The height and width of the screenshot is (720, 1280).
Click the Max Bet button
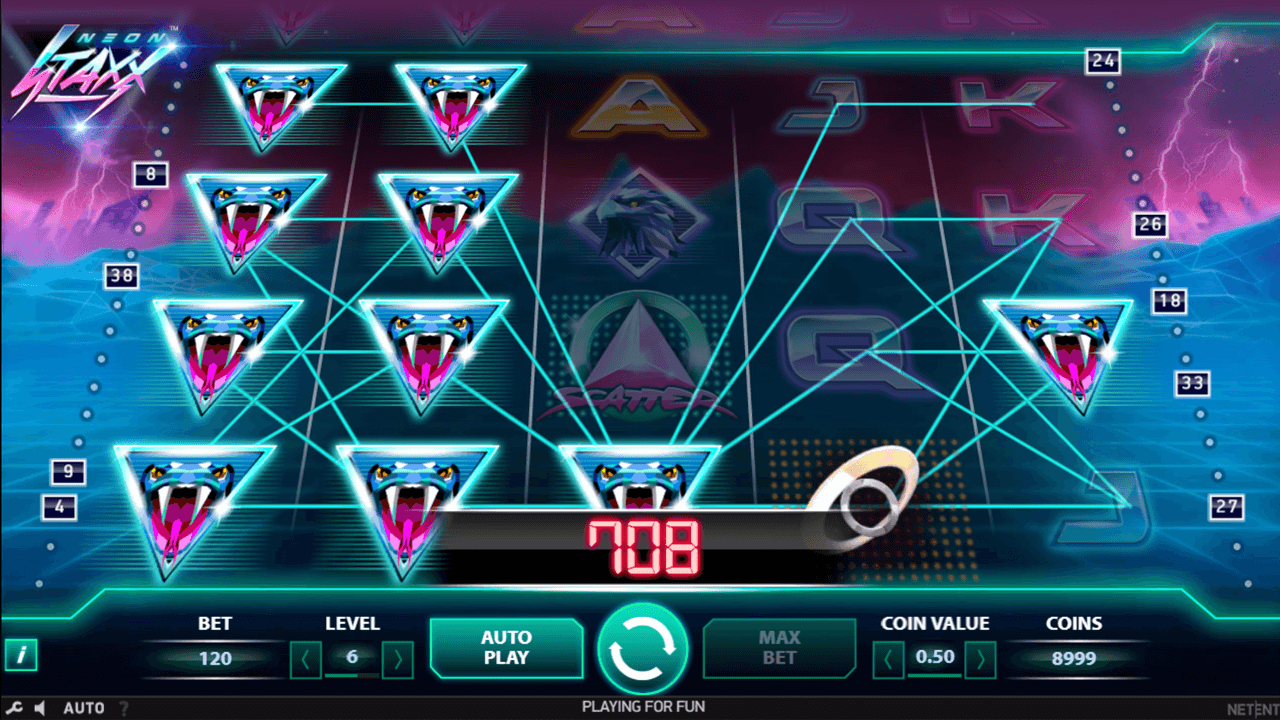[x=779, y=648]
